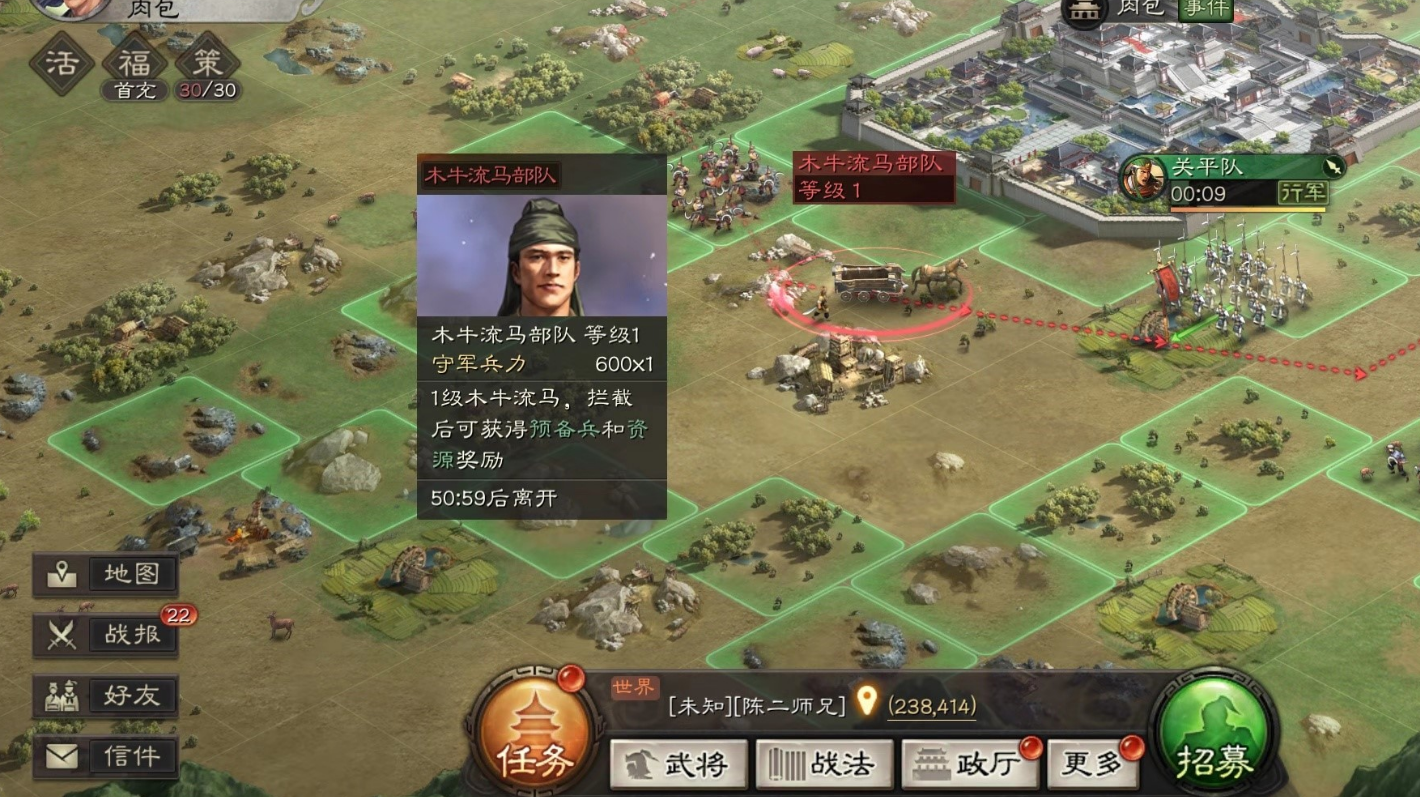The image size is (1420, 797).
Task: Select the 世界 world chat channel
Action: (x=635, y=688)
